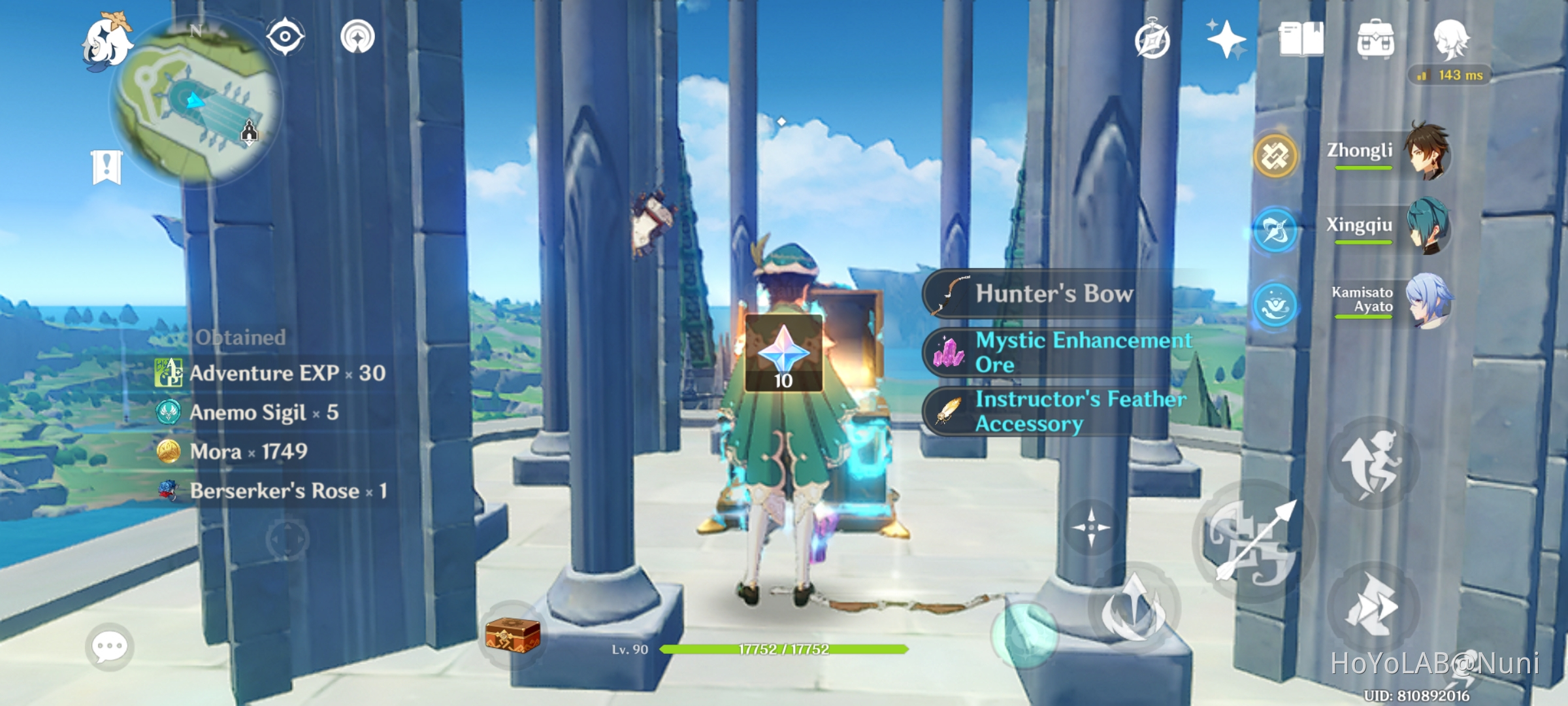Click the Lv. 90 green HP bar
The height and width of the screenshot is (706, 1568).
pyautogui.click(x=784, y=650)
